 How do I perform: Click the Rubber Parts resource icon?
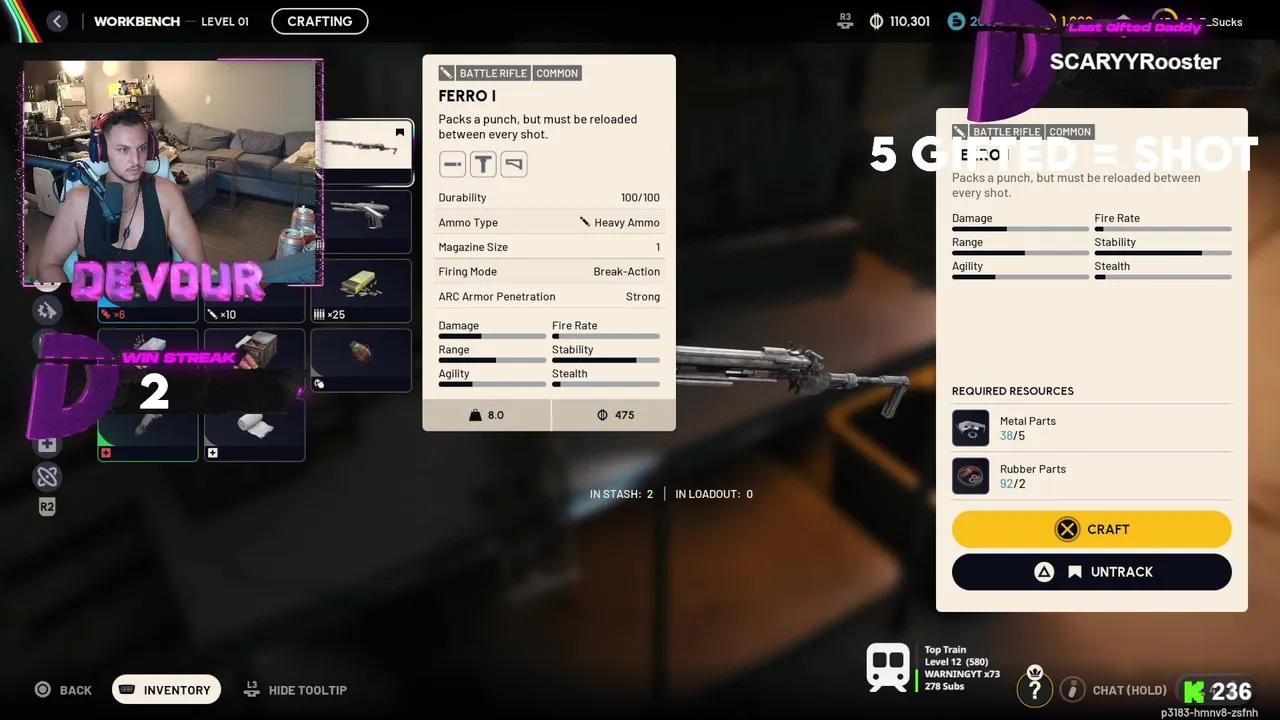[970, 476]
